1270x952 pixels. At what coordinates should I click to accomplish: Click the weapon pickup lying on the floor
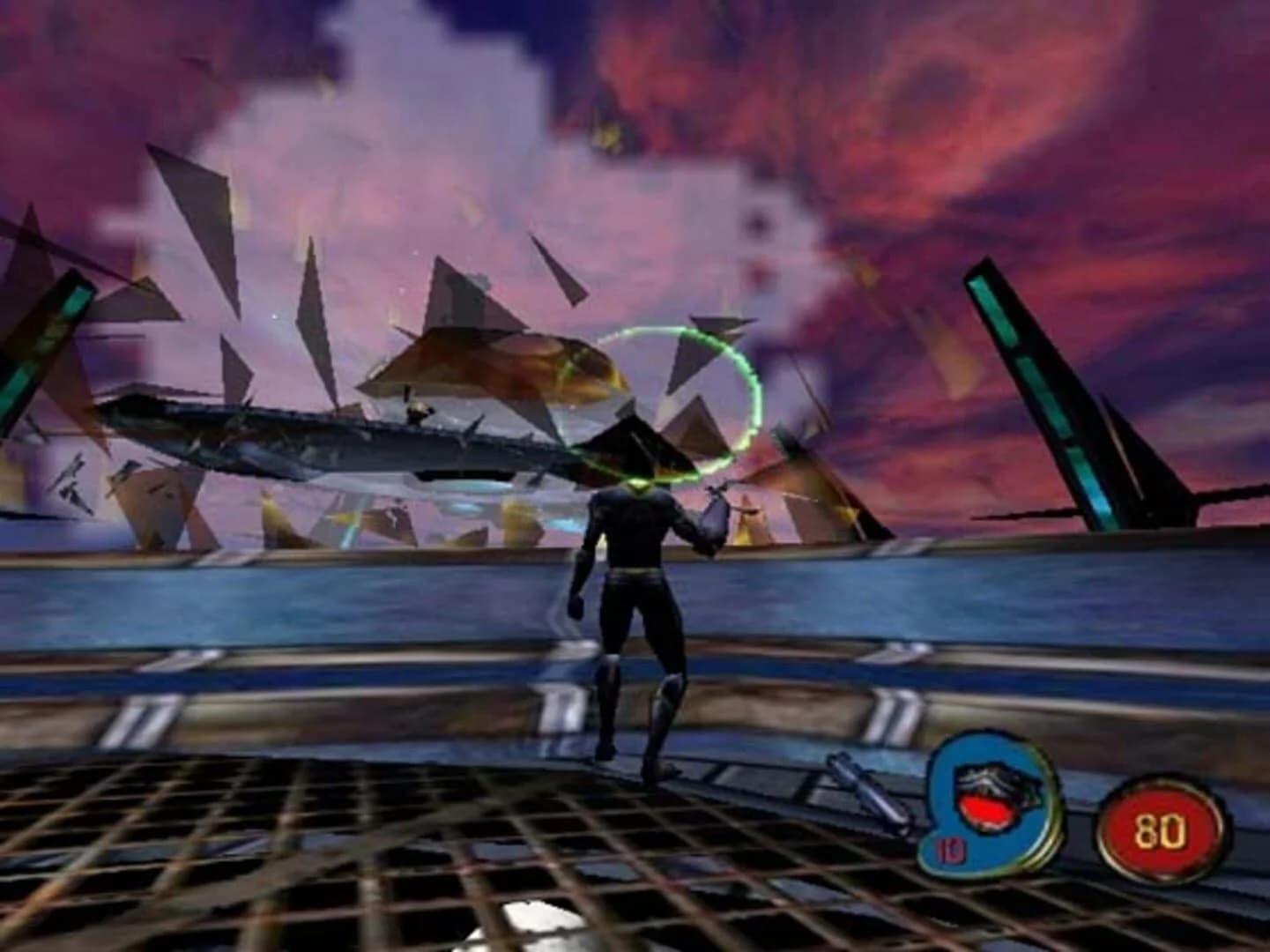869,793
